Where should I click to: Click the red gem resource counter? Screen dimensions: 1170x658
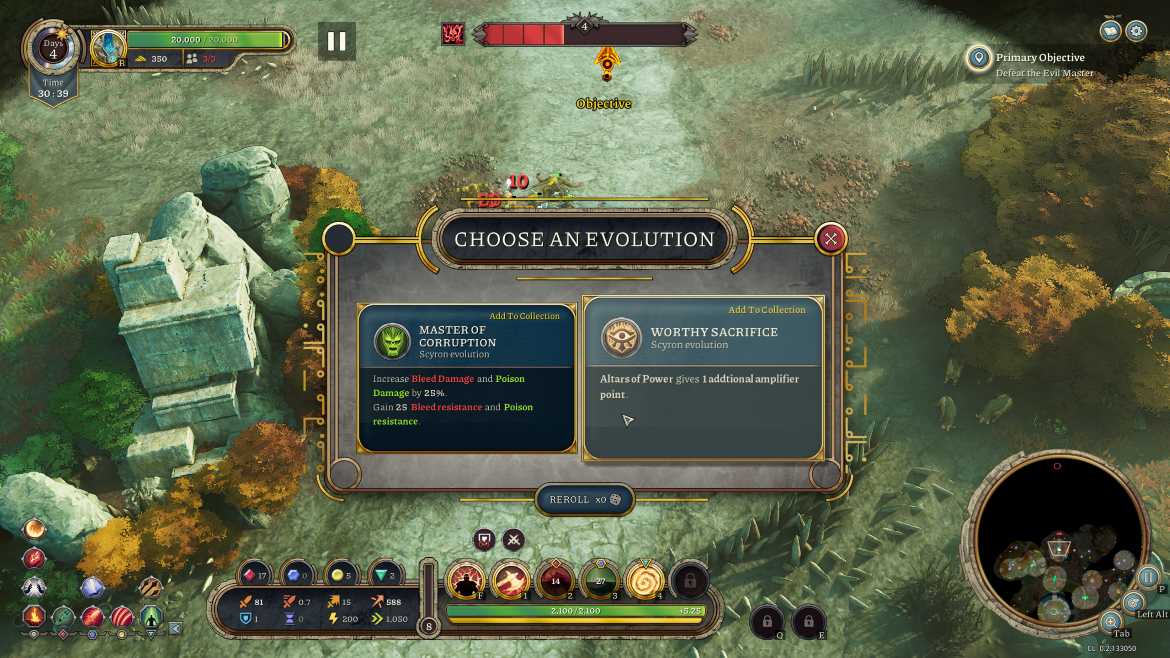point(255,575)
